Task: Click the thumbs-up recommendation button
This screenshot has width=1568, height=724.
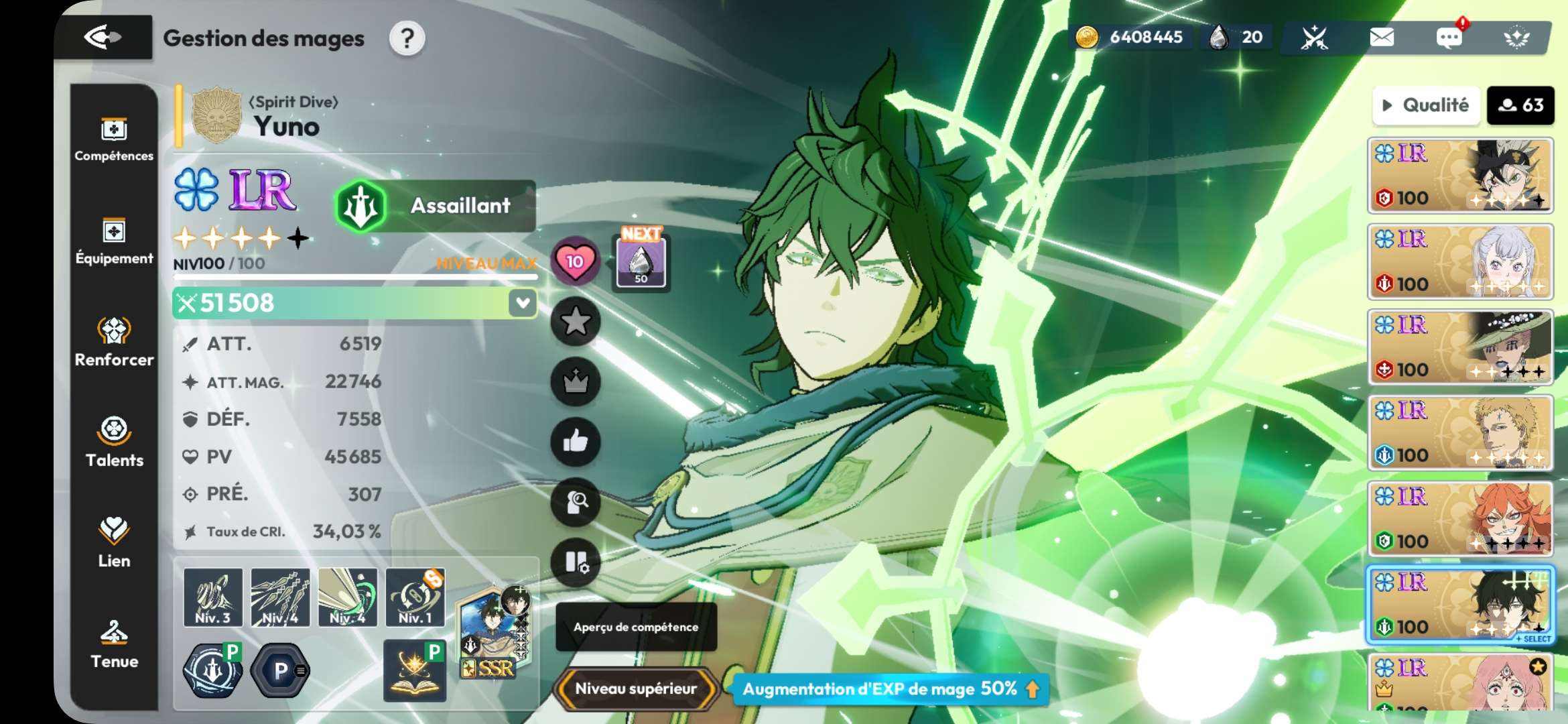Action: click(x=575, y=442)
